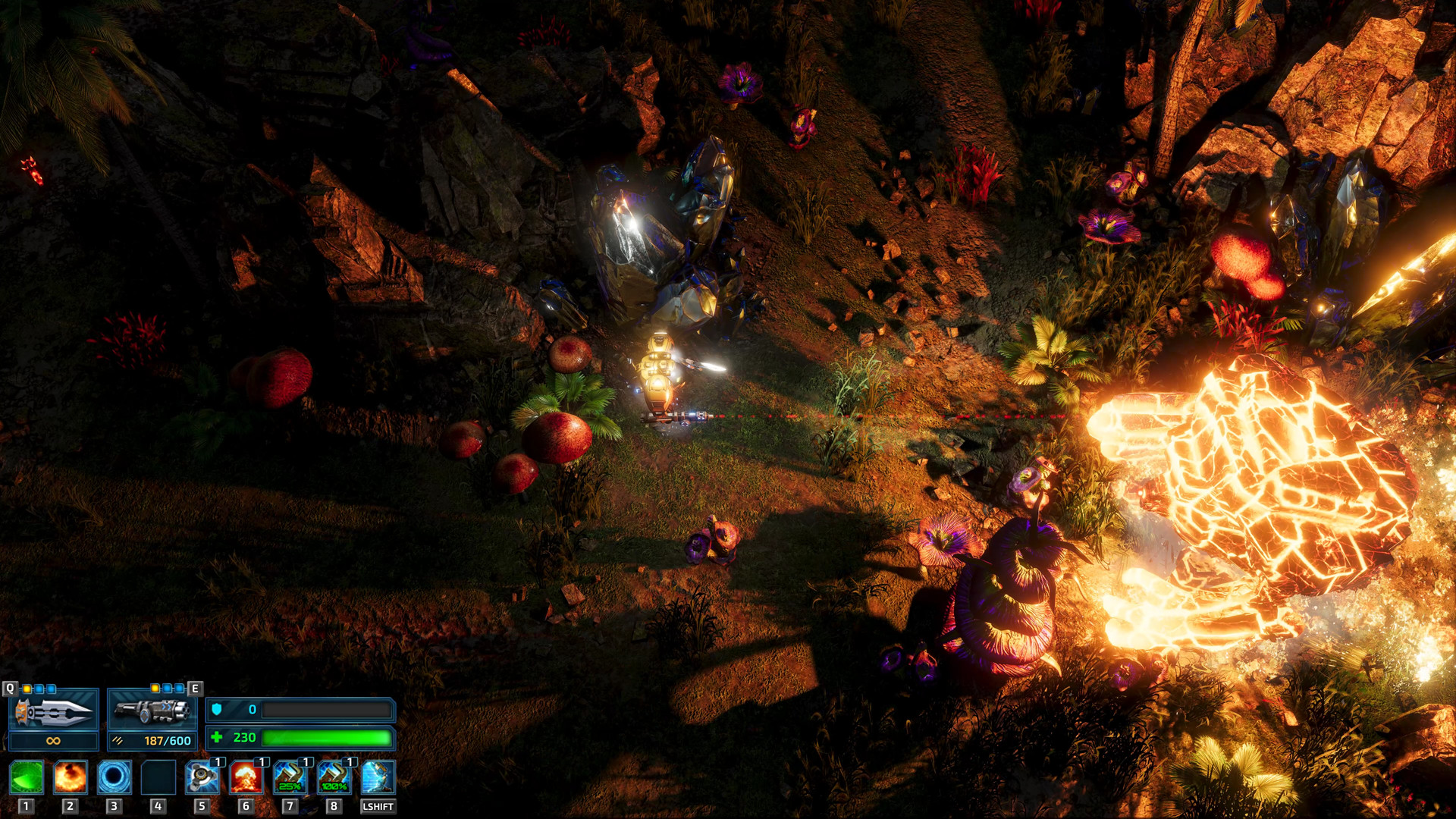Click the green health bar showing 230

(x=326, y=737)
